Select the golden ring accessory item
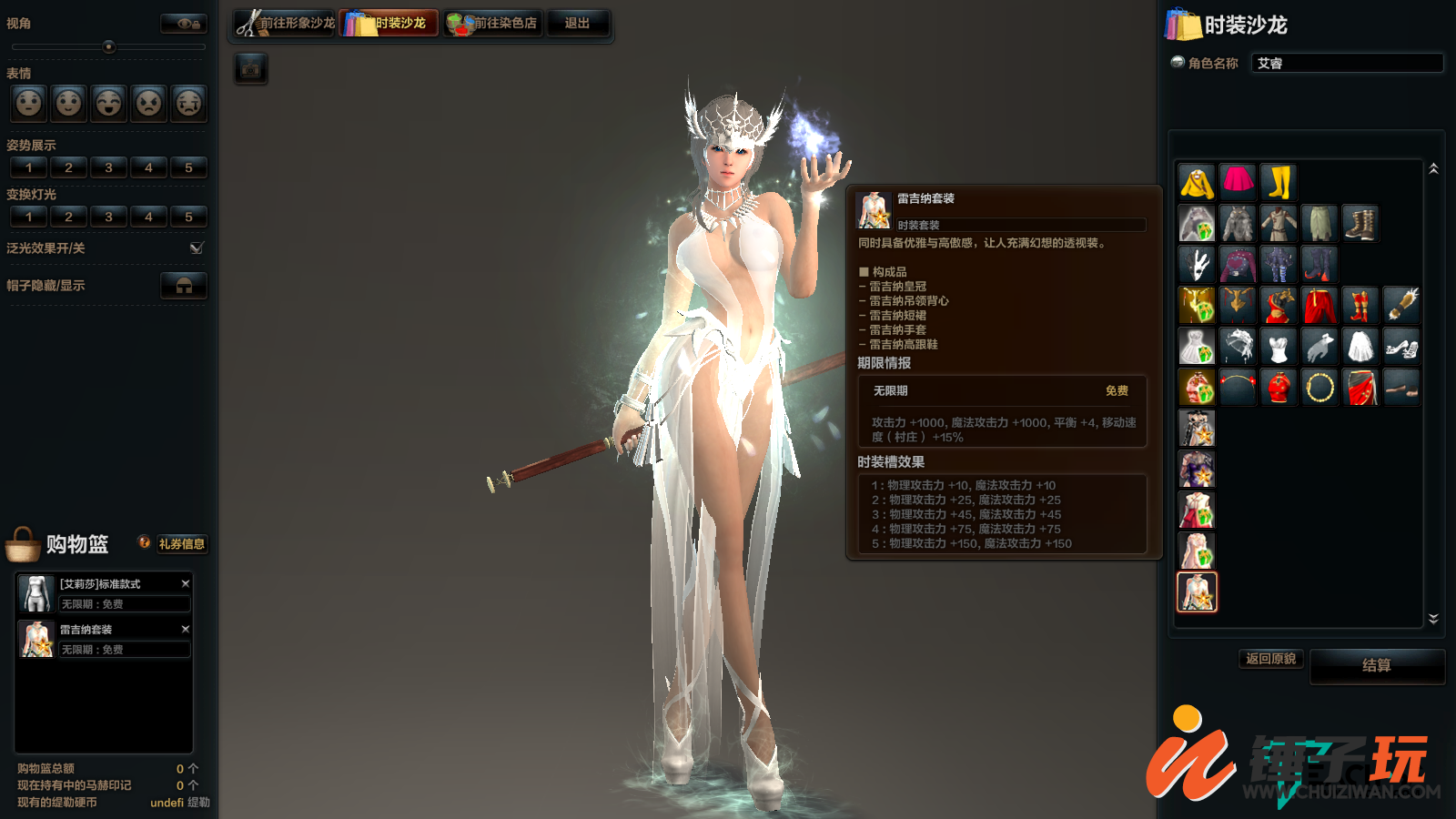The image size is (1456, 819). (1319, 388)
